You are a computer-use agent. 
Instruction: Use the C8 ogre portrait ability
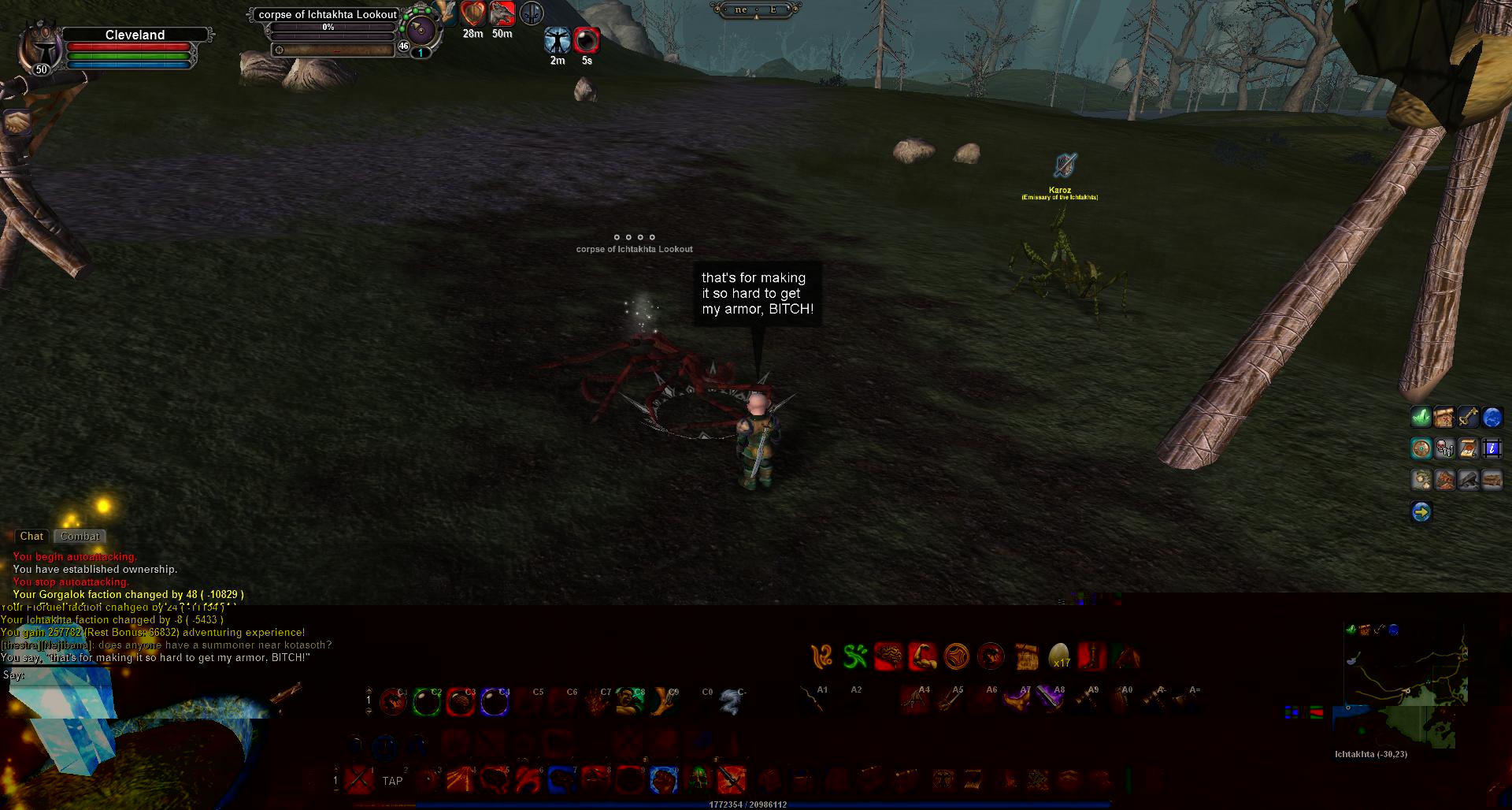click(x=630, y=701)
